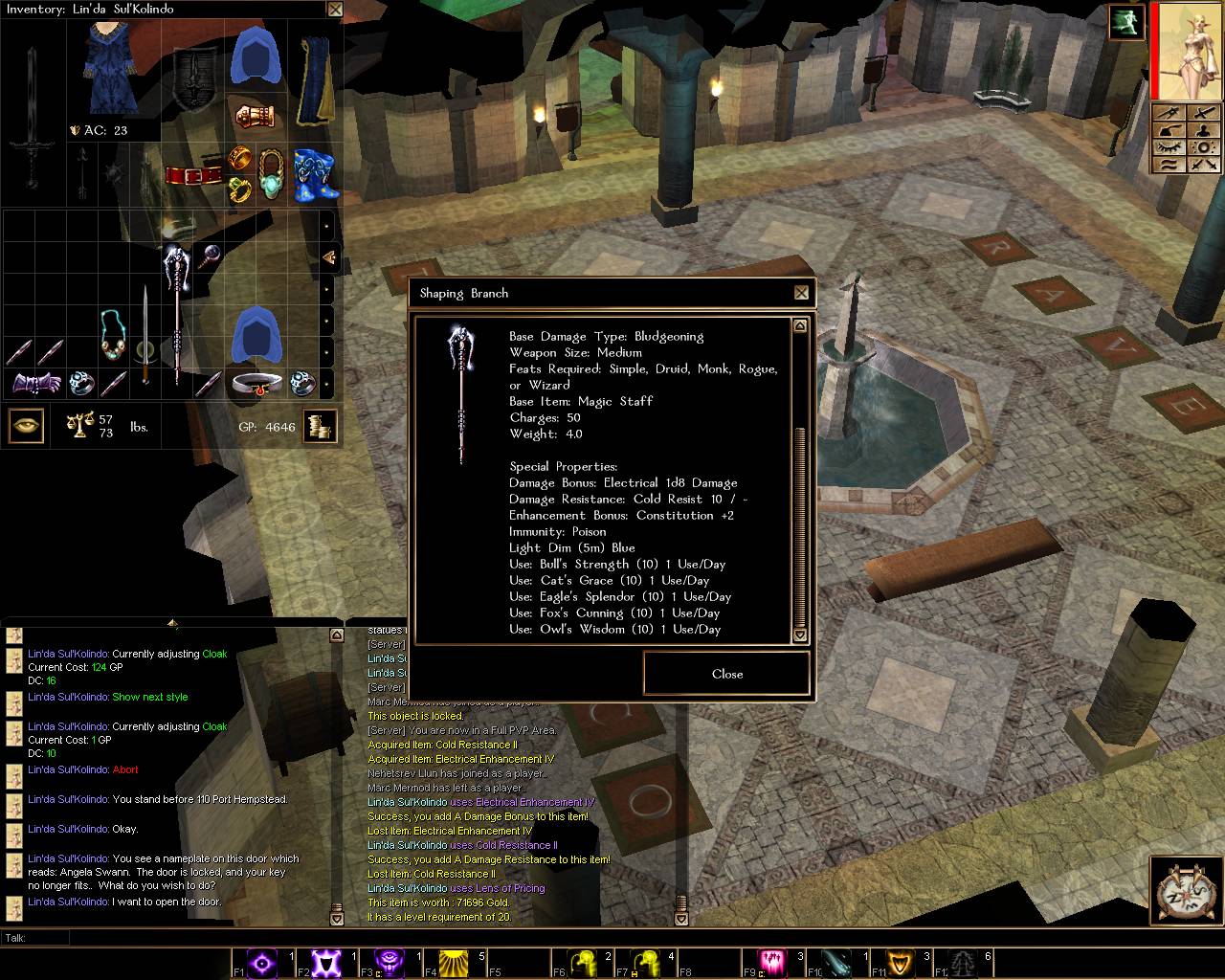Select the red-gem collar in inventory
The image size is (1225, 980).
(x=256, y=383)
